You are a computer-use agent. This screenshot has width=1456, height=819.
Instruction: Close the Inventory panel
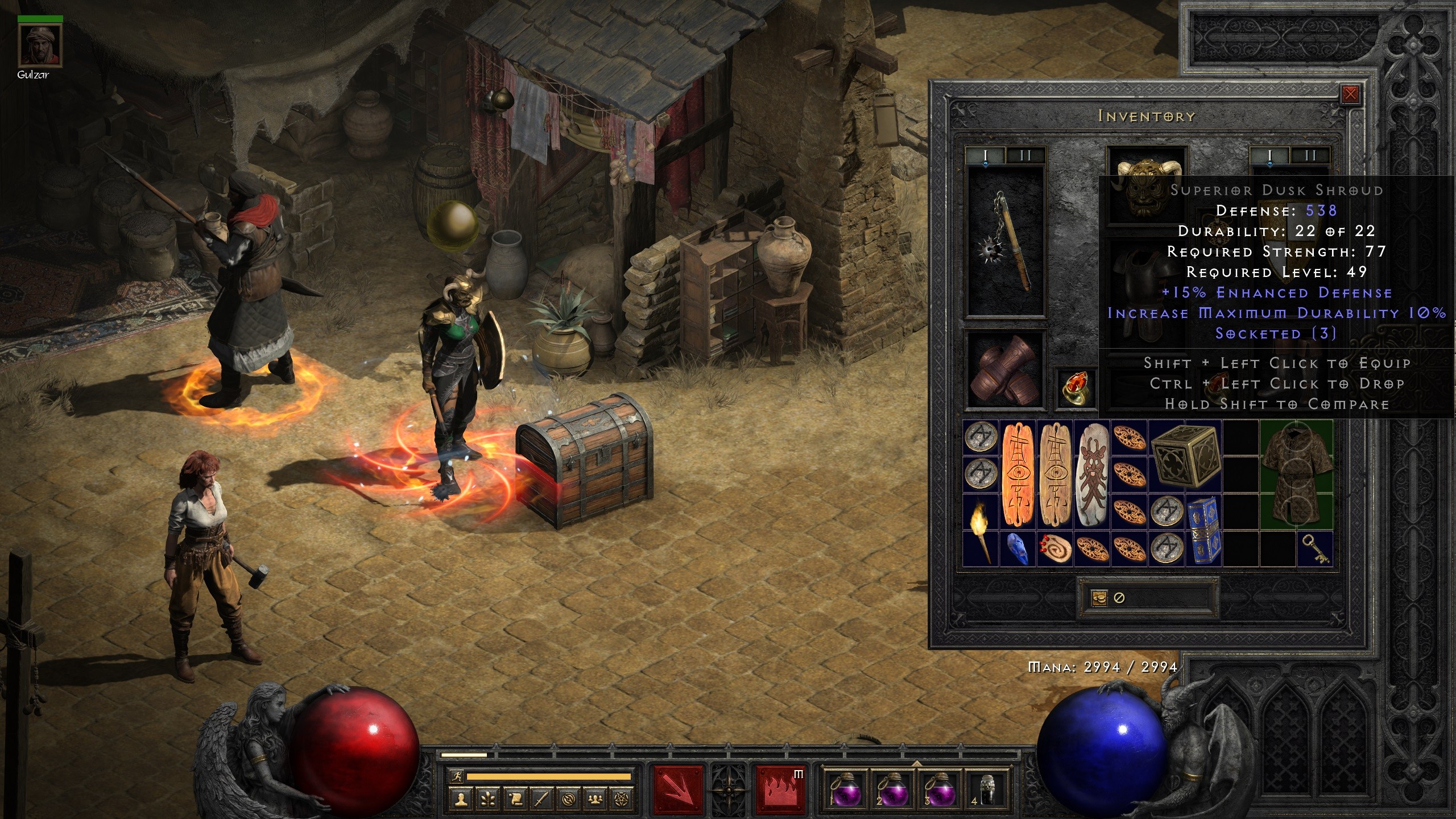[1350, 94]
